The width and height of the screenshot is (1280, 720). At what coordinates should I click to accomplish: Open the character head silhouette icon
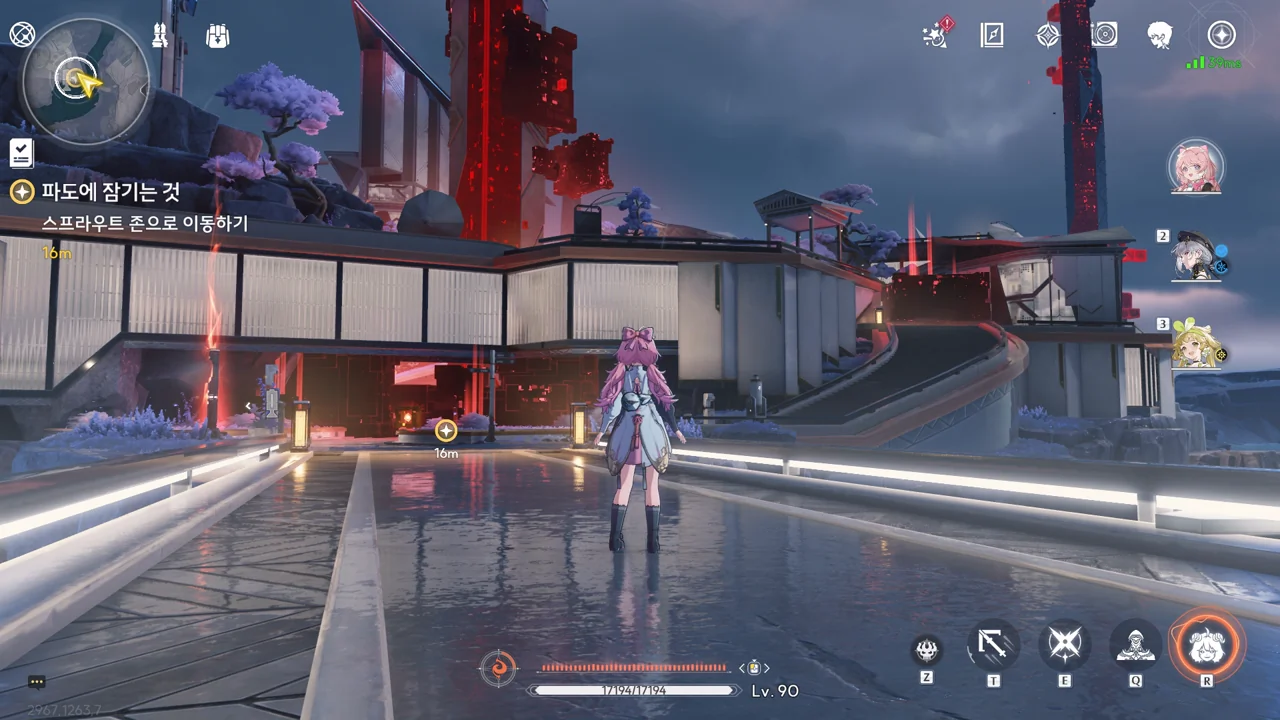pos(1160,35)
